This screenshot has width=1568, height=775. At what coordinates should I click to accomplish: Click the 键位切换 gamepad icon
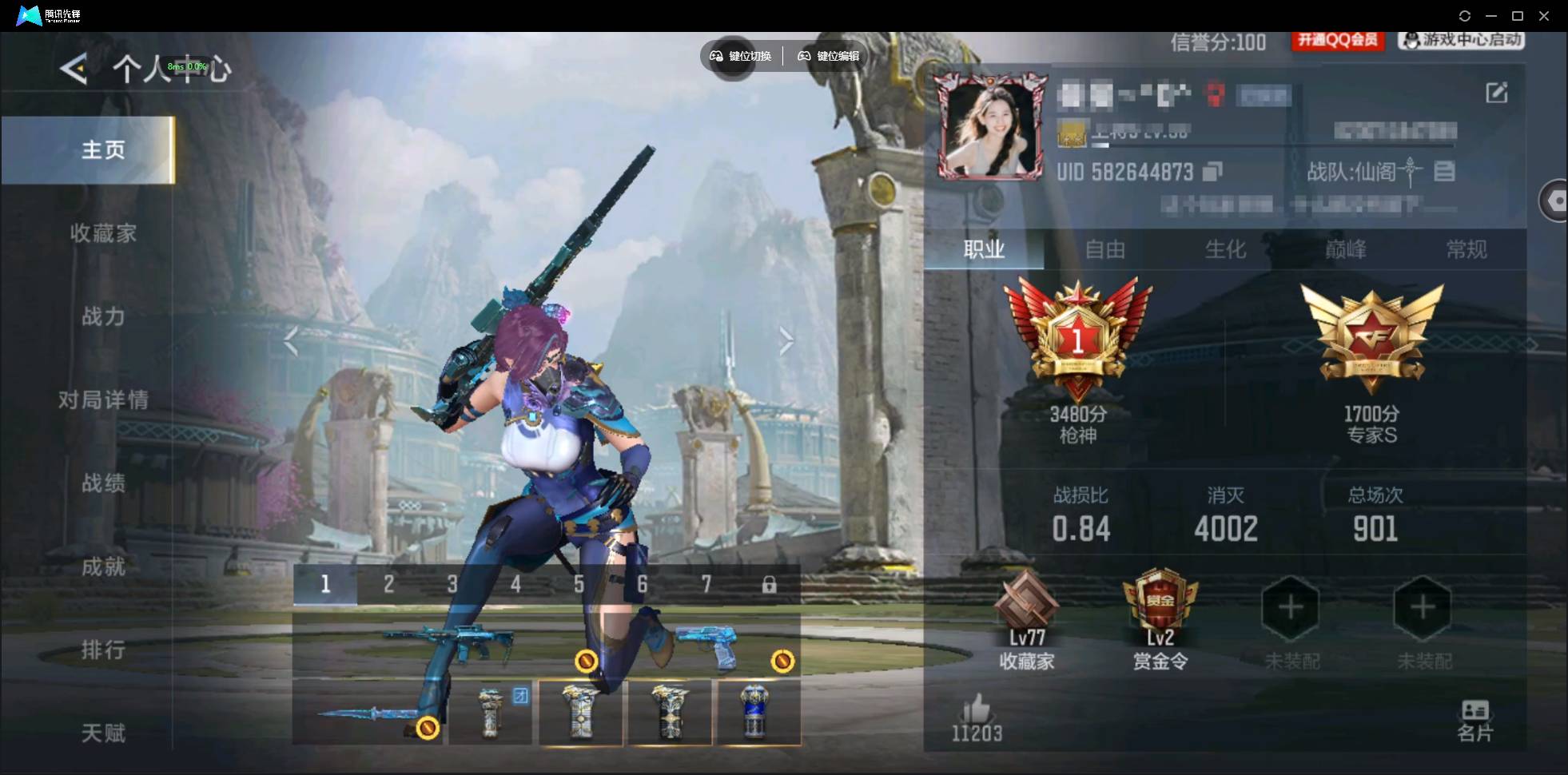(x=717, y=56)
